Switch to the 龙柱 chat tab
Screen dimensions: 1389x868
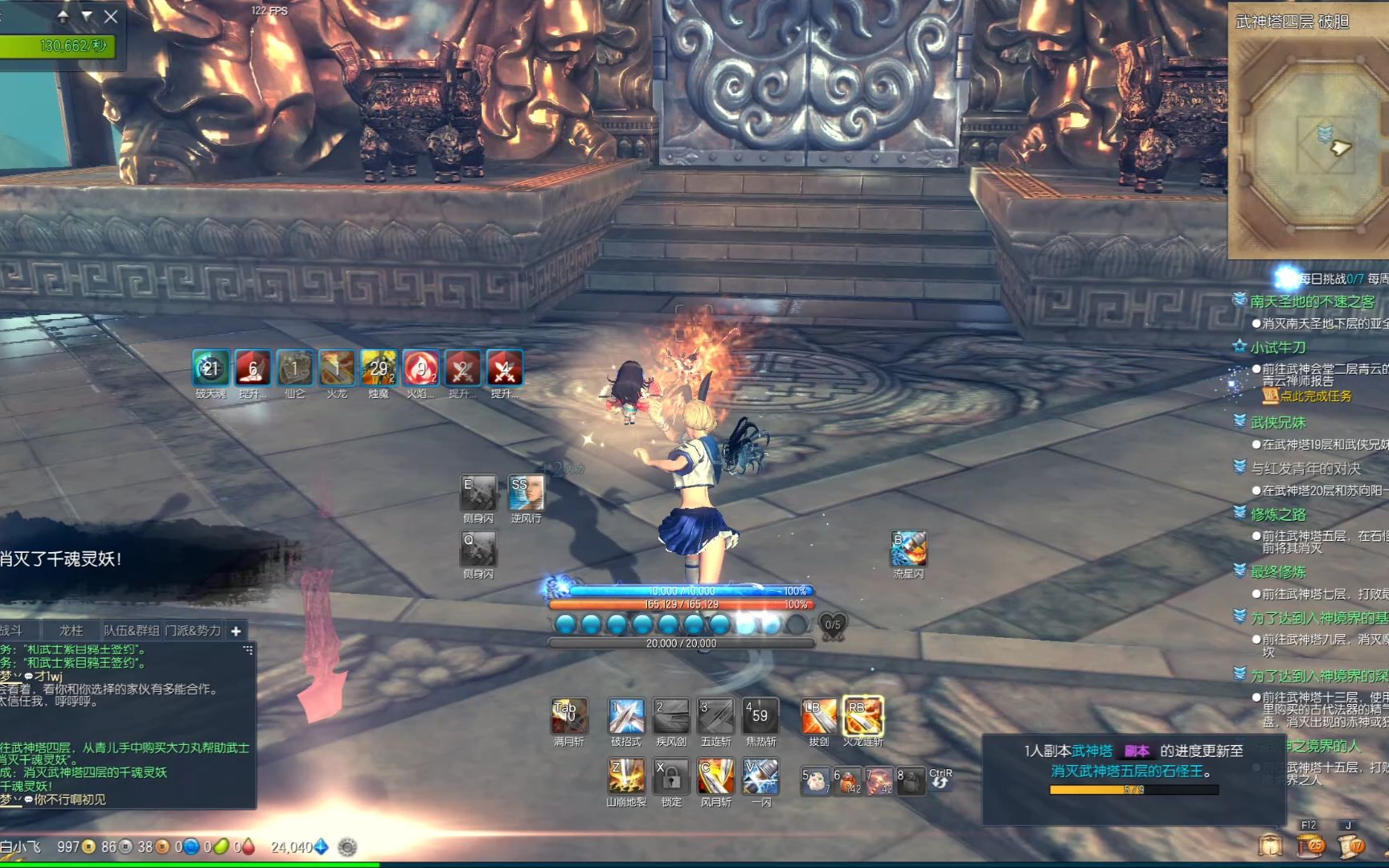(71, 631)
